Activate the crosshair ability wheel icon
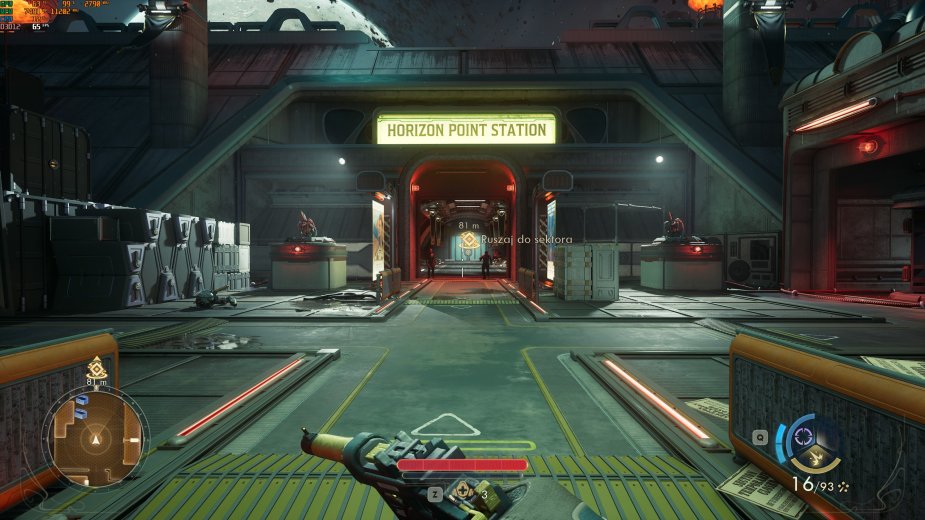925x520 pixels. coord(802,438)
